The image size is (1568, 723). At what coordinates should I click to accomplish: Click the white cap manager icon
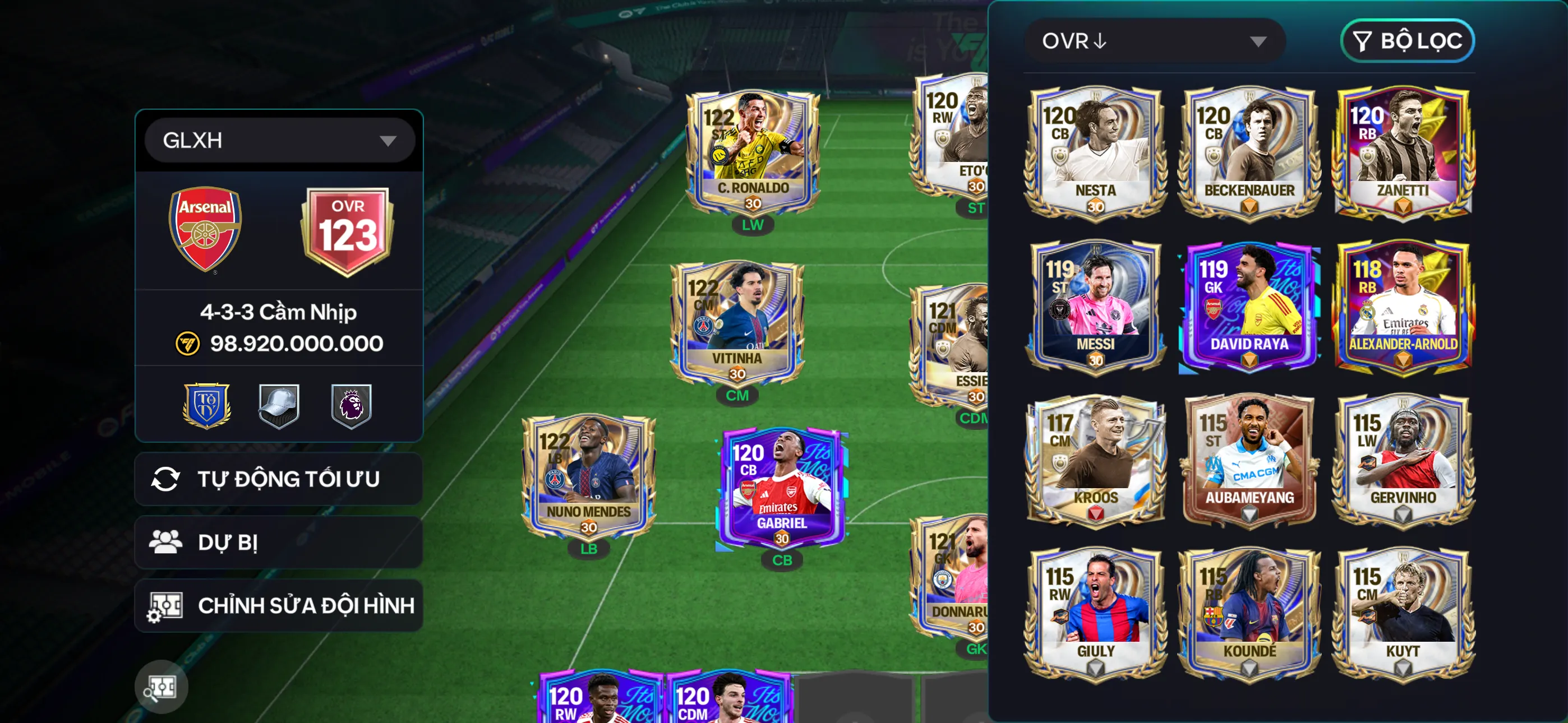coord(279,406)
